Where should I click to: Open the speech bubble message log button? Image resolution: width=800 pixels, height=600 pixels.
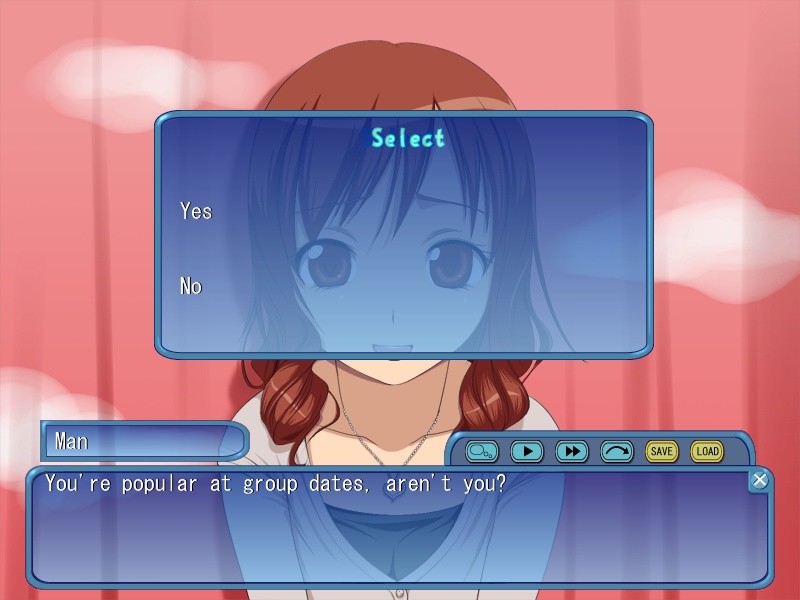[x=481, y=451]
